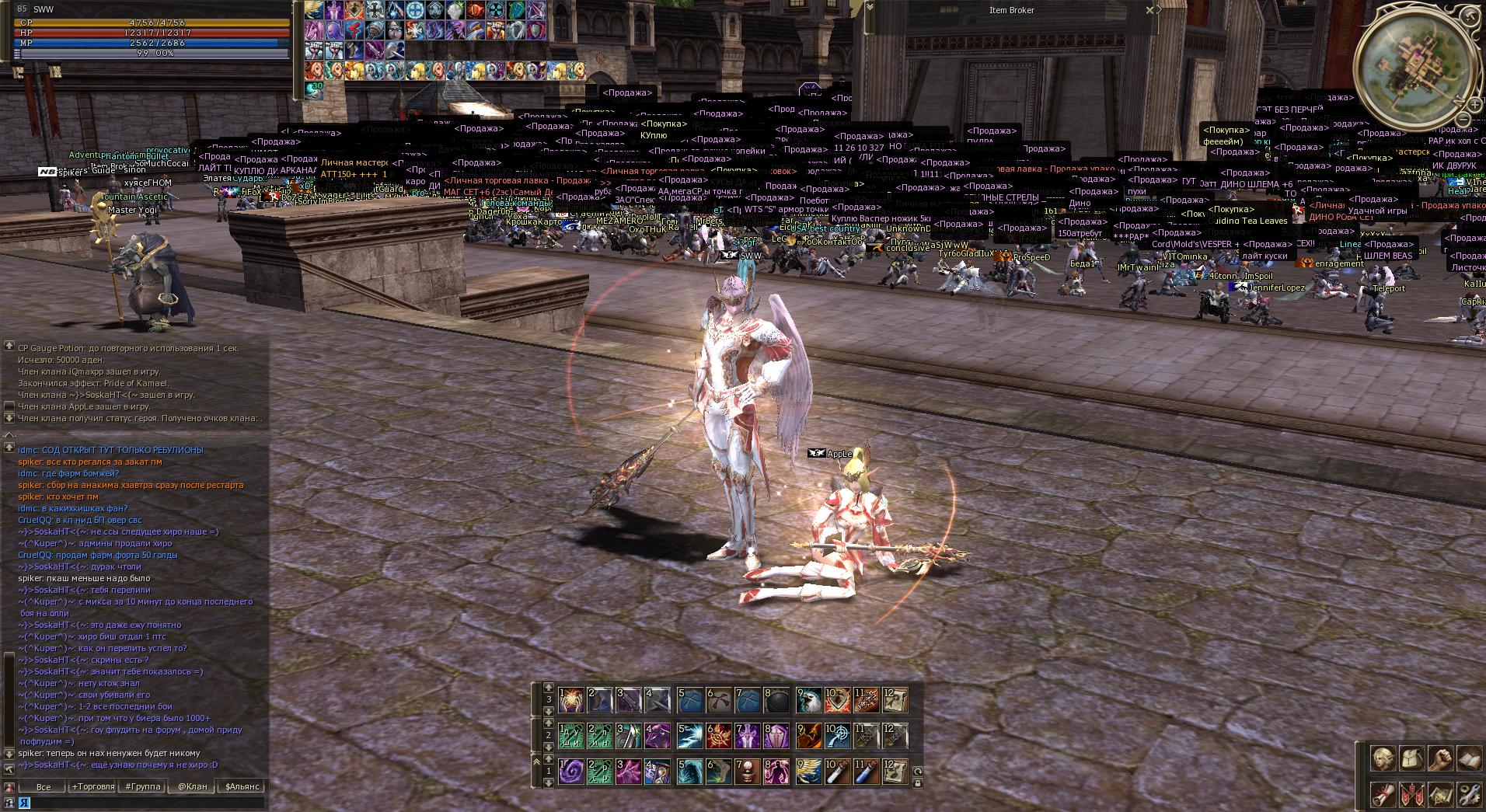Zoom in the minimap with plus button
This screenshot has height=812, width=1486.
click(1474, 104)
